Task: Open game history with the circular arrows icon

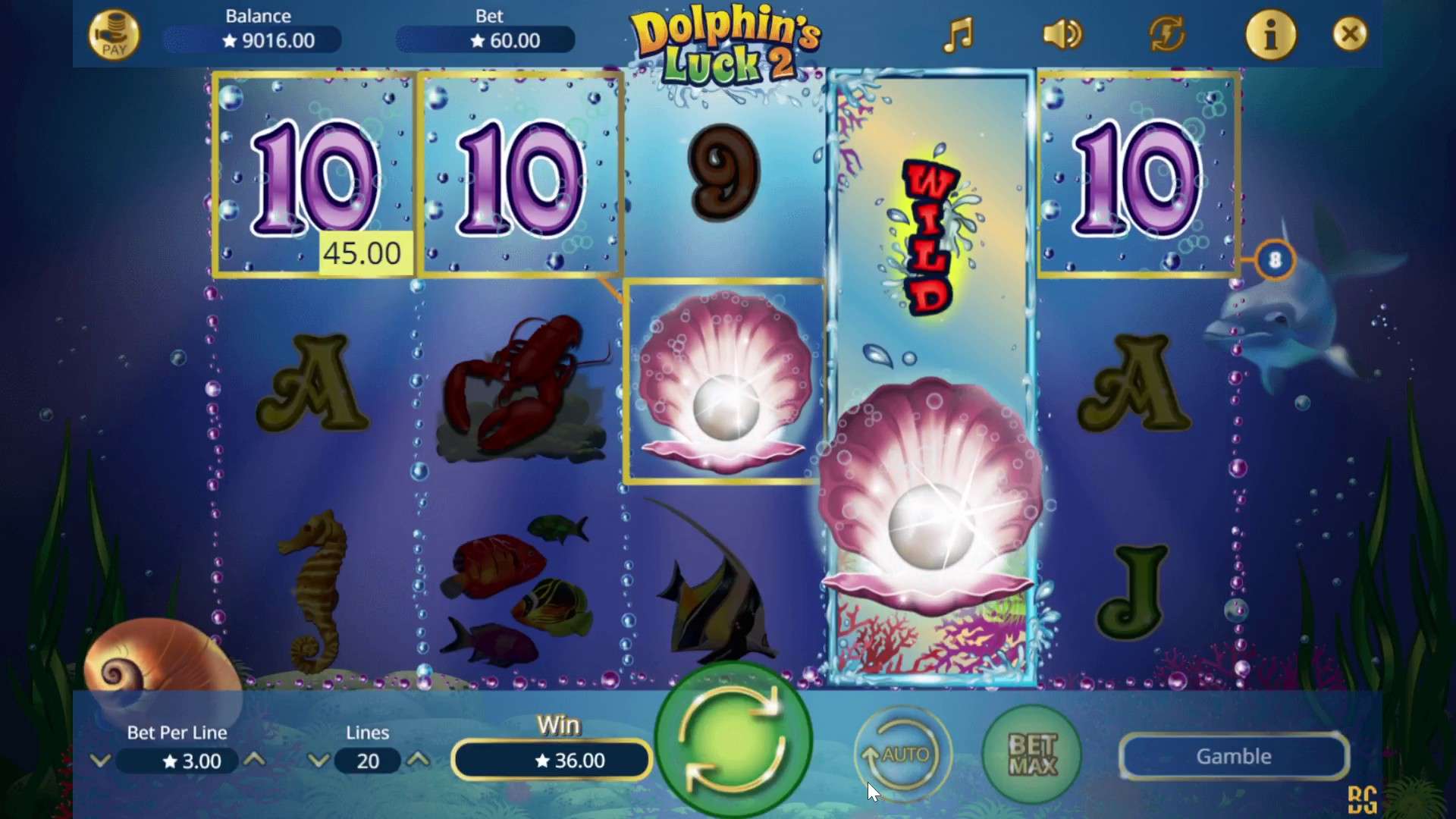Action: pyautogui.click(x=1166, y=34)
